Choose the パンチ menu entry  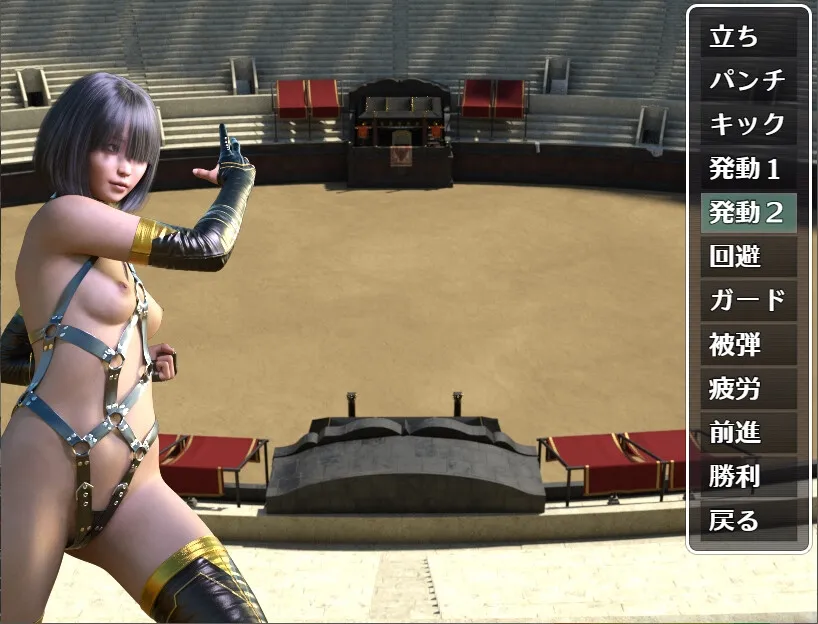pyautogui.click(x=748, y=81)
